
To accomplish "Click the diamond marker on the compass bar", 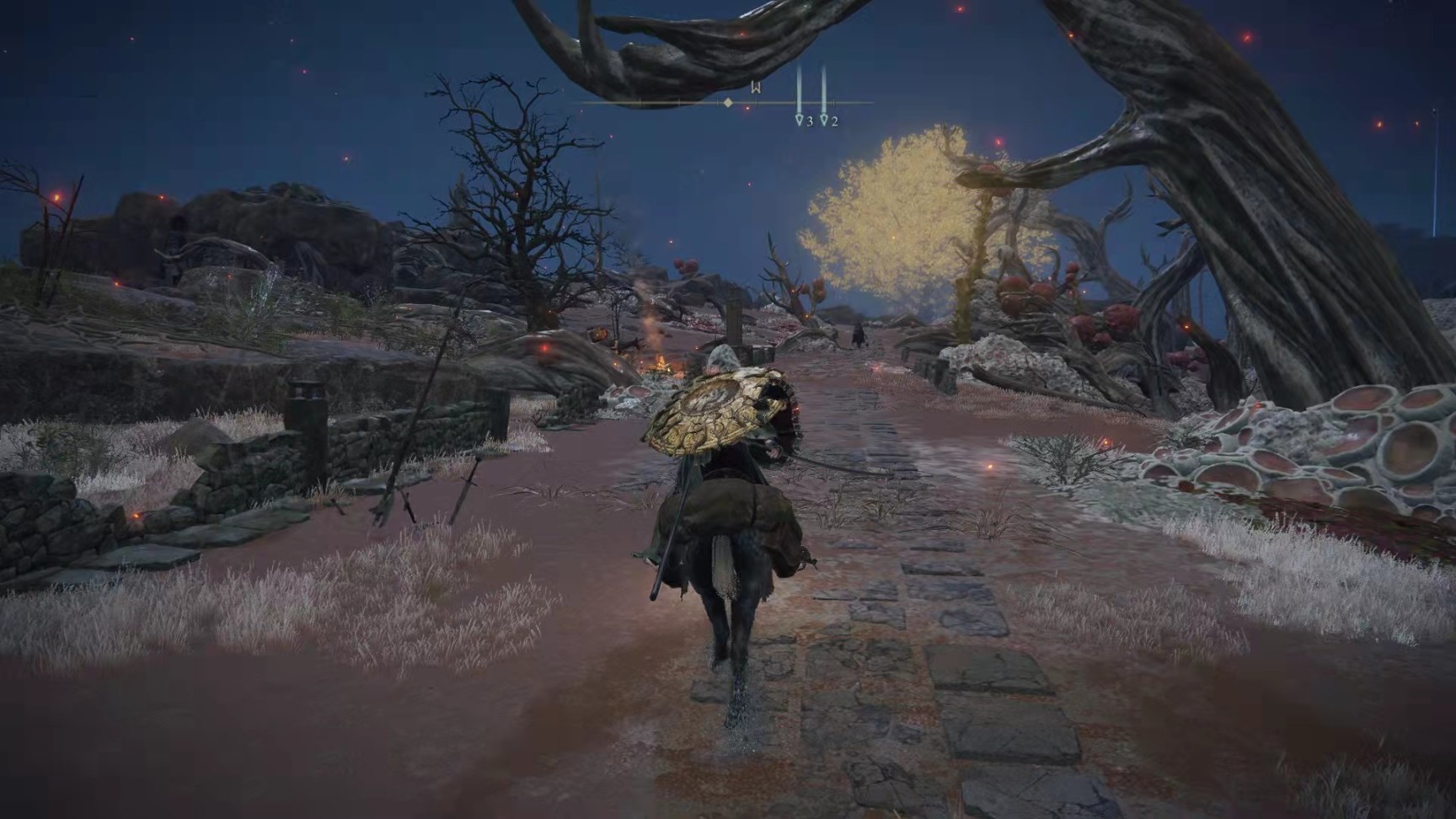I will 728,103.
